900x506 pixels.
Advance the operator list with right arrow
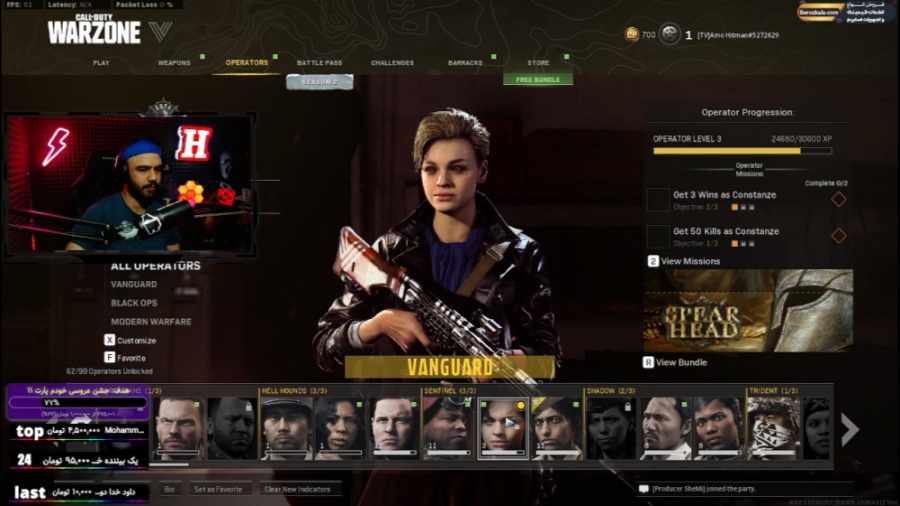[849, 430]
